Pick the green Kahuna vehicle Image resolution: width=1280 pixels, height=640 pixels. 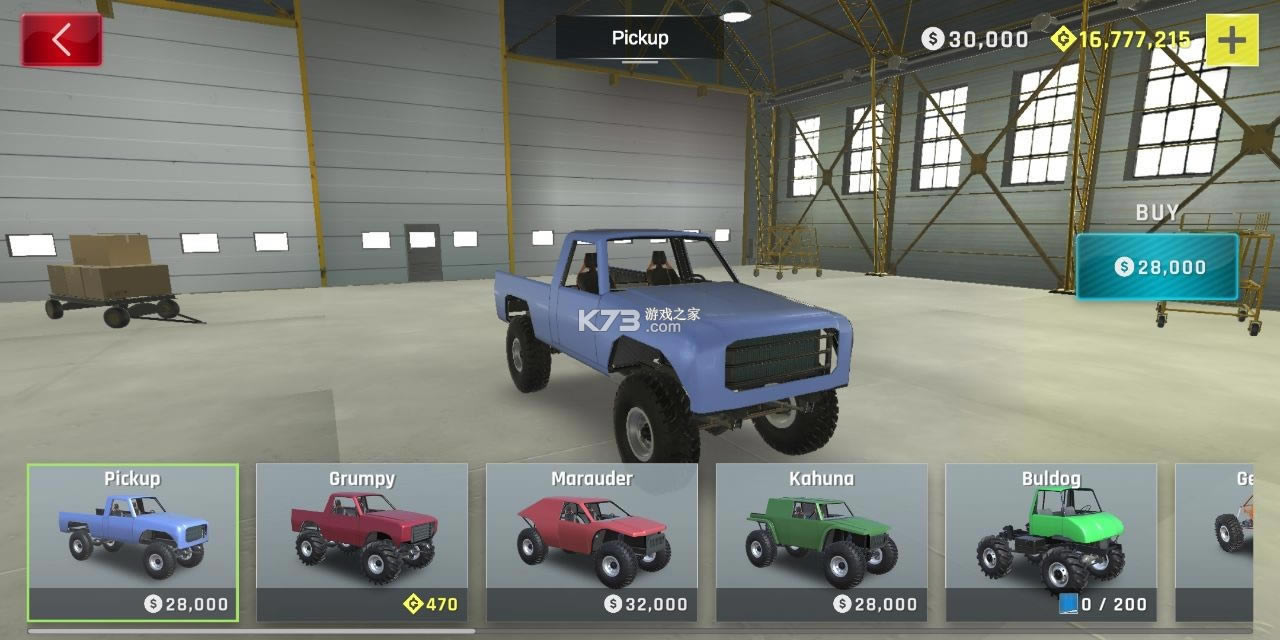point(822,541)
